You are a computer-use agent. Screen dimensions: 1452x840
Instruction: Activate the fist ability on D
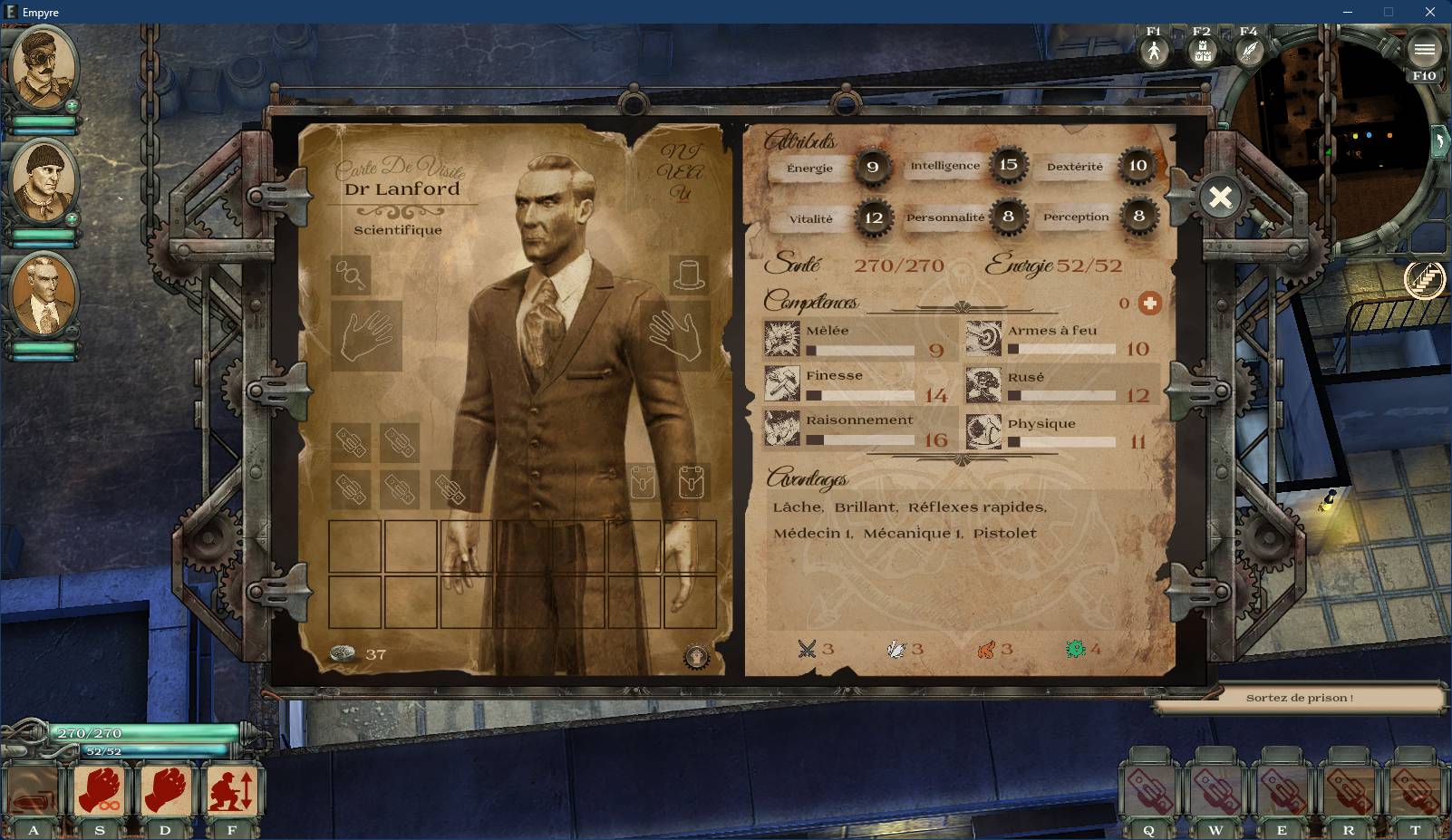point(166,790)
